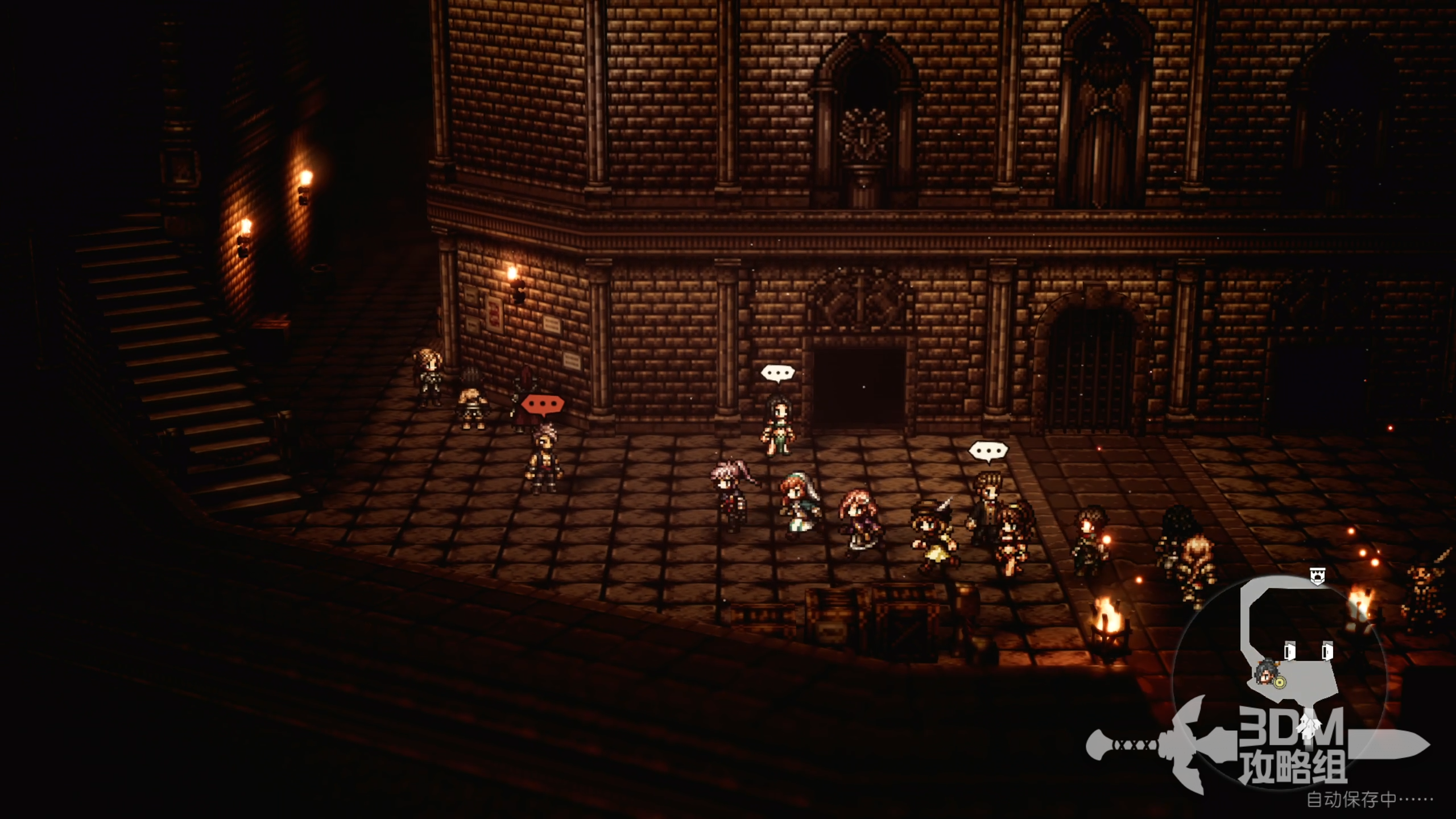The height and width of the screenshot is (819, 1456).
Task: Choose the town houses exit icon on minimap
Action: pyautogui.click(x=1311, y=725)
